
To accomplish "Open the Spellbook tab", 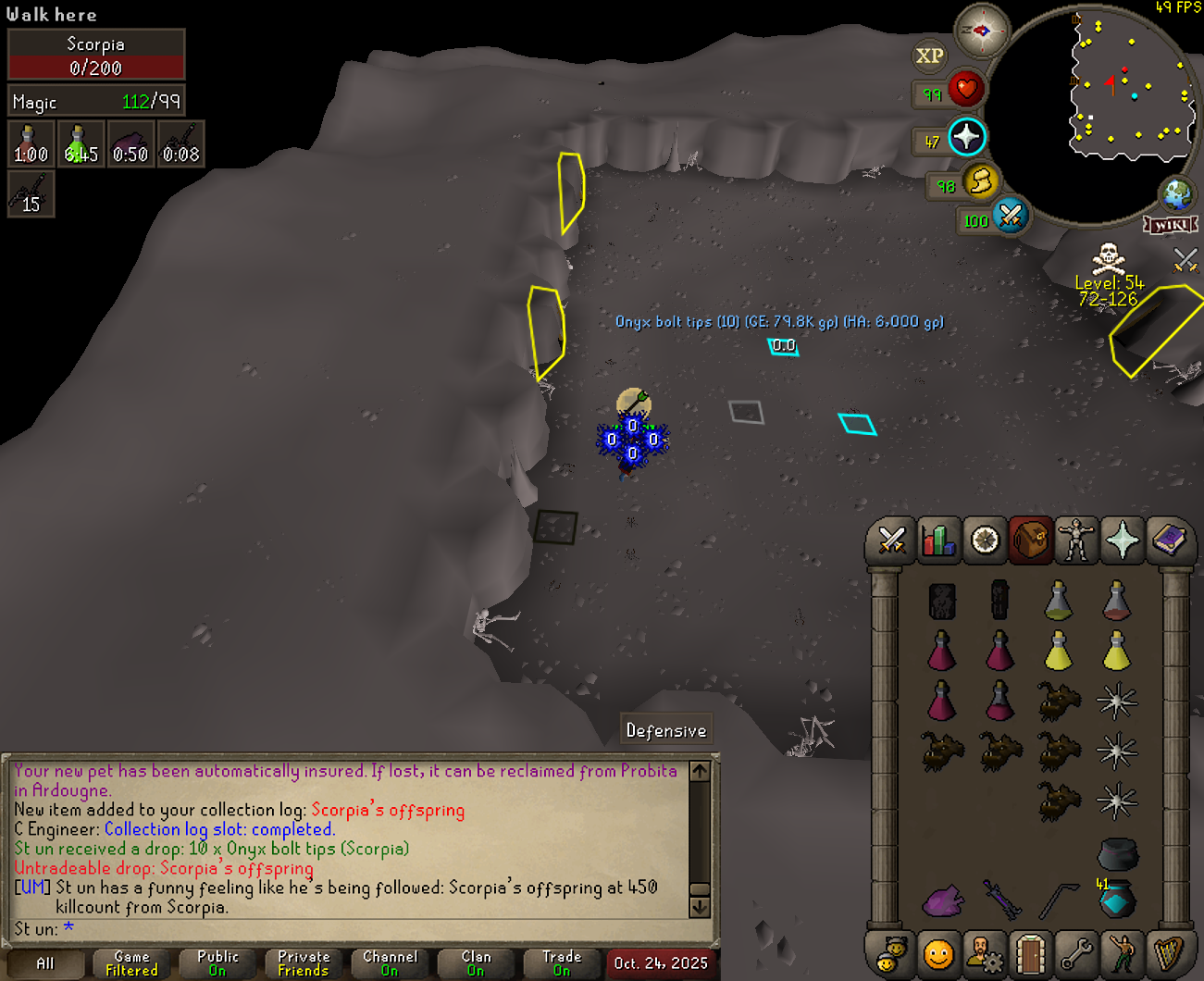I will point(1169,540).
